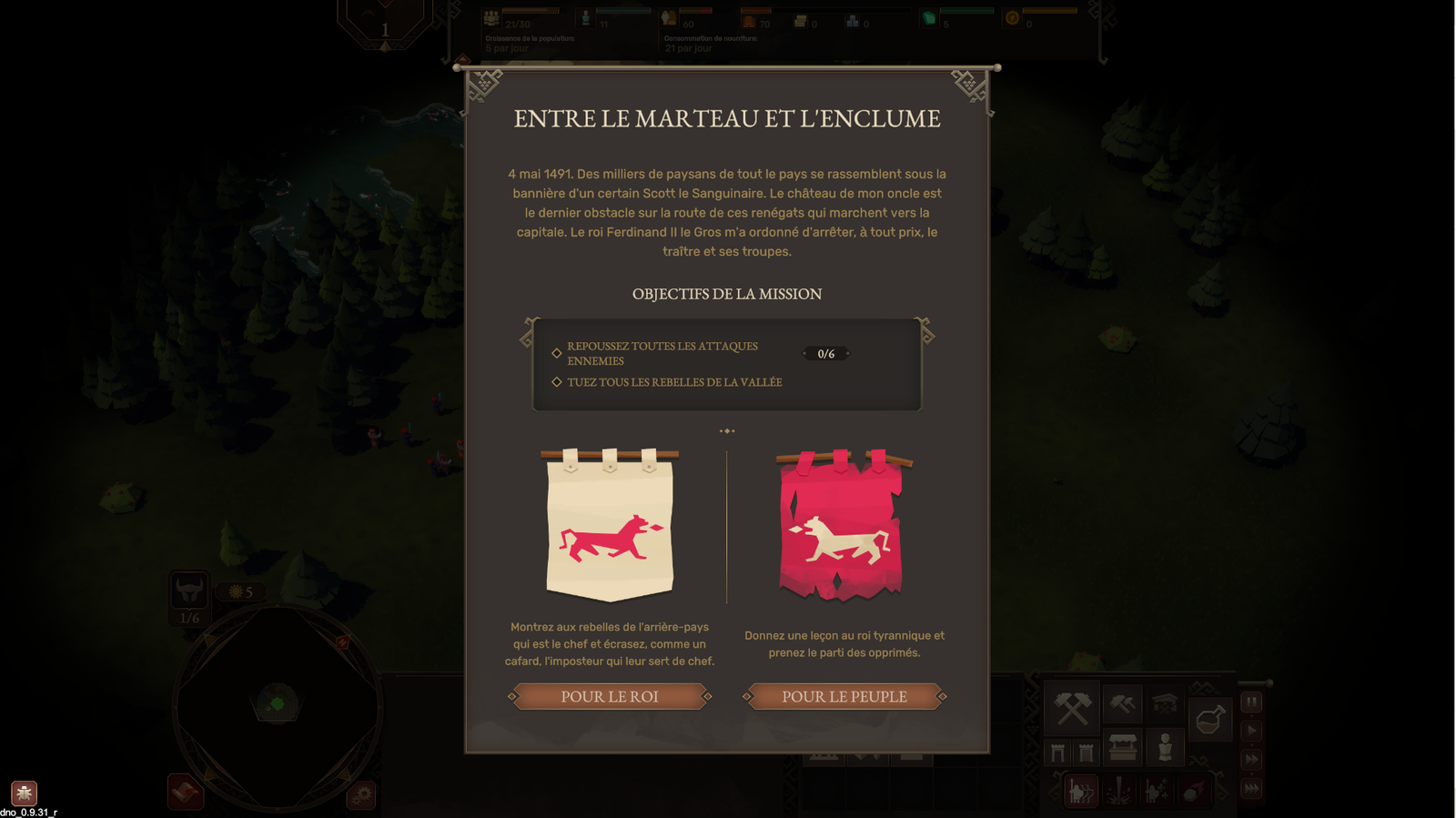The height and width of the screenshot is (818, 1456).
Task: Select the torn red rebel banner
Action: pyautogui.click(x=842, y=525)
